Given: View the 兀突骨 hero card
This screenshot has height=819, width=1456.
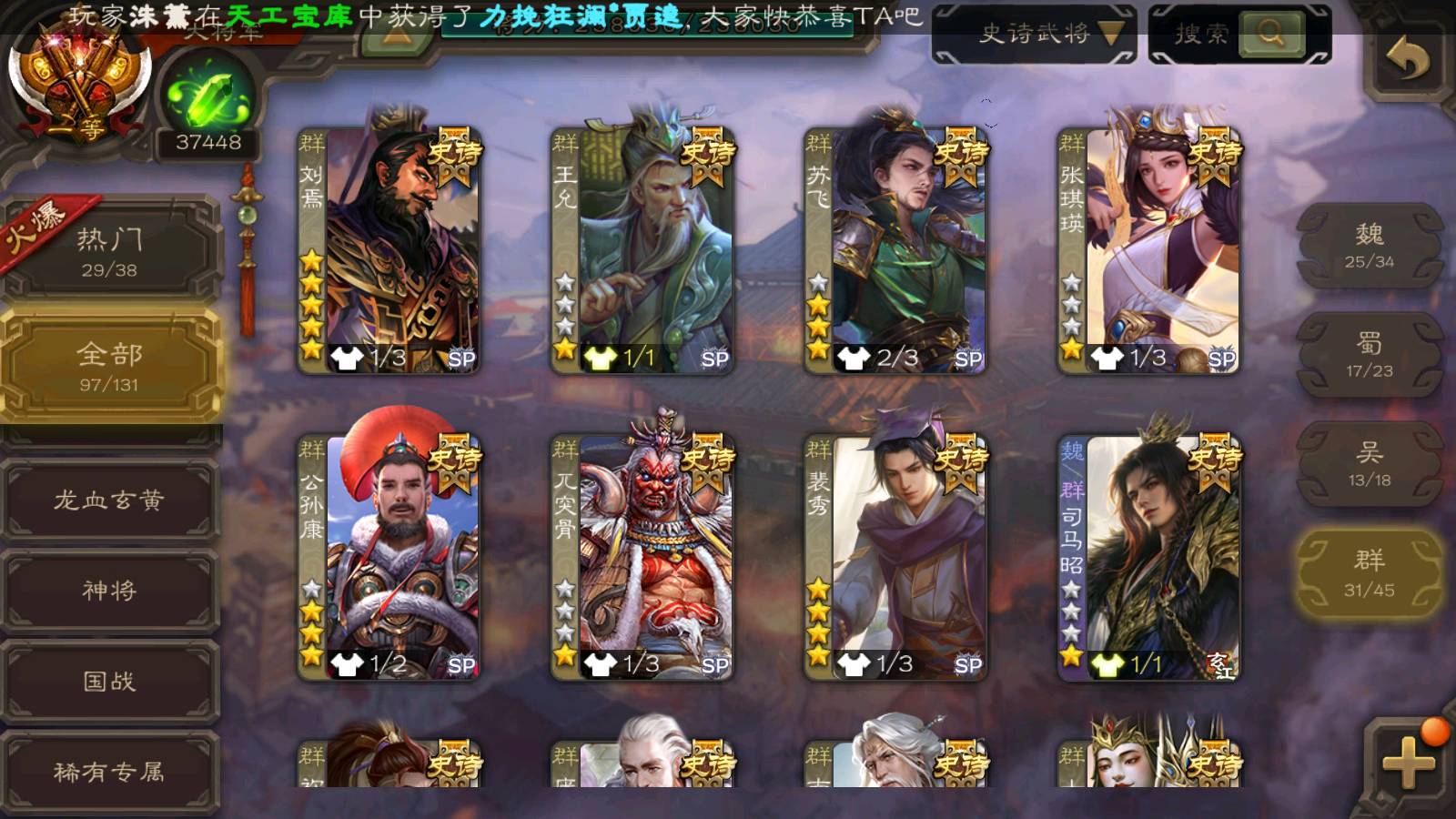Looking at the screenshot, I should click(x=643, y=557).
